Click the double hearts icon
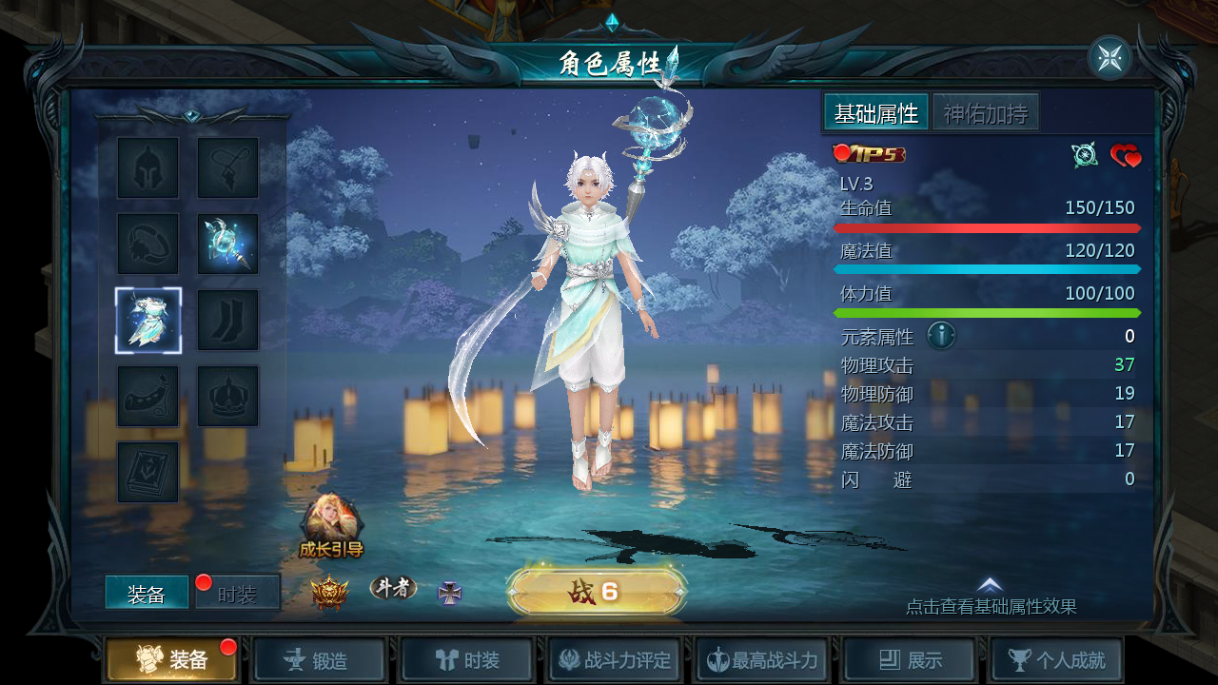 1125,155
